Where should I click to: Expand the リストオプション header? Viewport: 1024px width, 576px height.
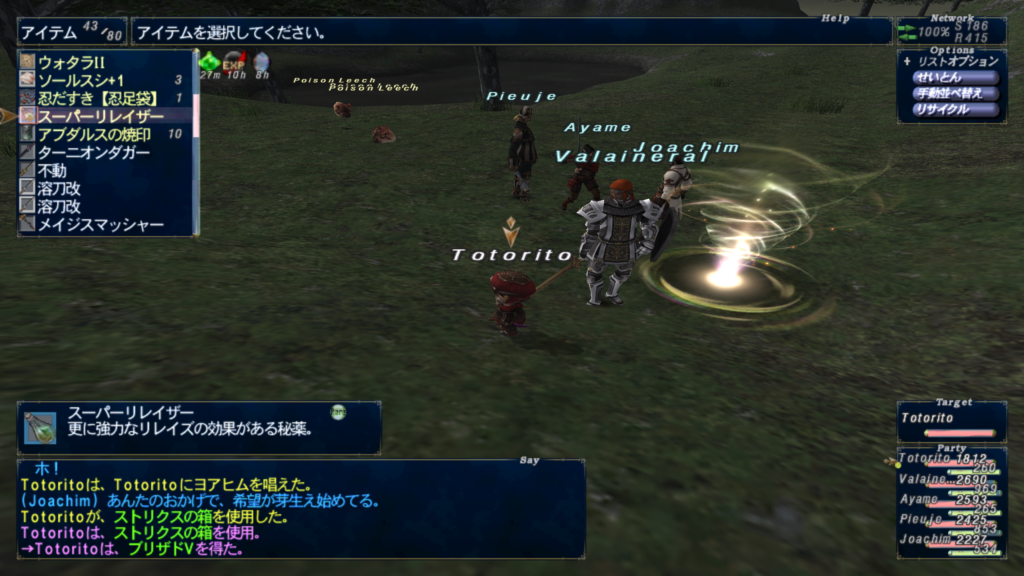pyautogui.click(x=949, y=61)
